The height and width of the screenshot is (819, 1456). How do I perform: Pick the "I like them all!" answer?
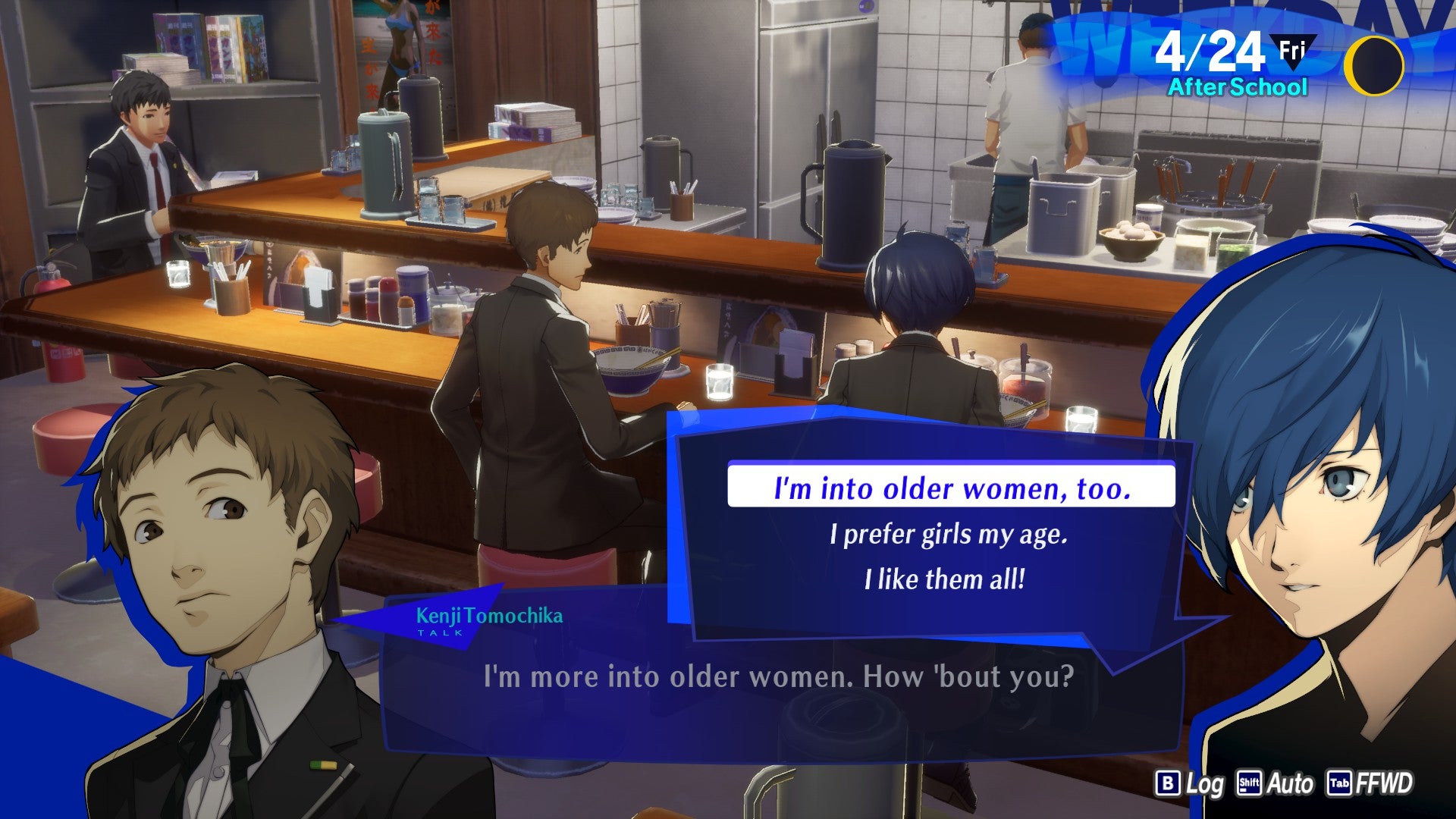tap(945, 580)
